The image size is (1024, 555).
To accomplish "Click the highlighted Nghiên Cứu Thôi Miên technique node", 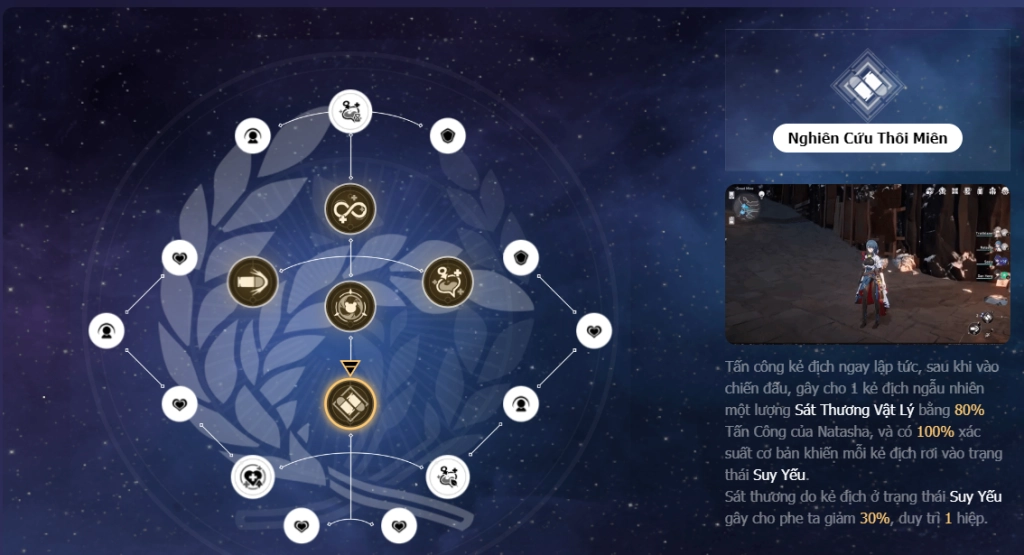I will tap(350, 402).
